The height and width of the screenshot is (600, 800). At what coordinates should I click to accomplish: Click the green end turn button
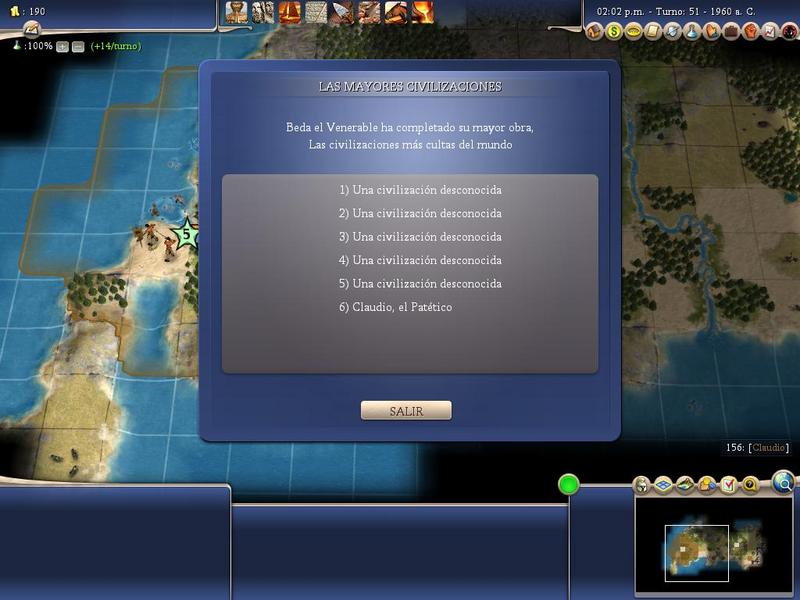pos(569,485)
